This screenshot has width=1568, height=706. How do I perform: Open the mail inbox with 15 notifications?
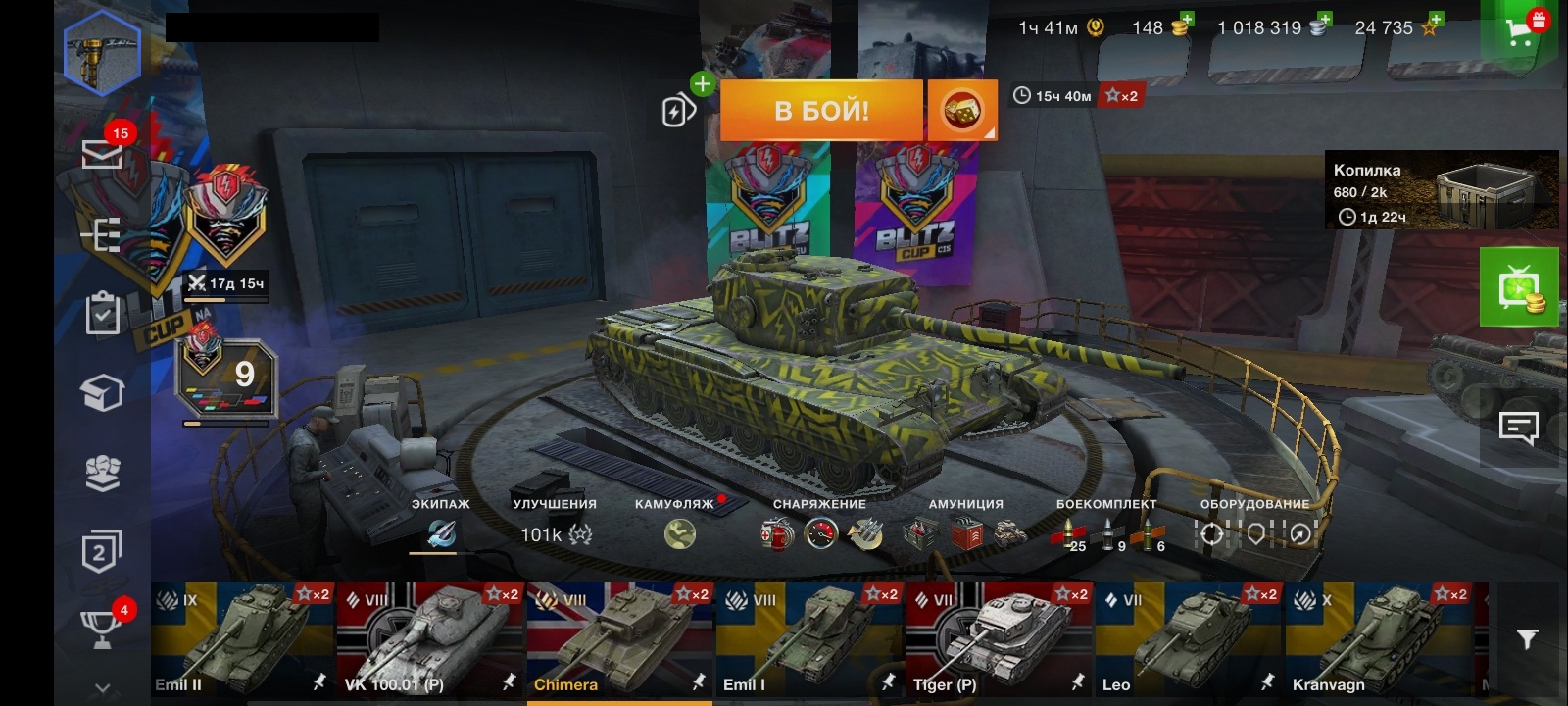click(x=101, y=154)
